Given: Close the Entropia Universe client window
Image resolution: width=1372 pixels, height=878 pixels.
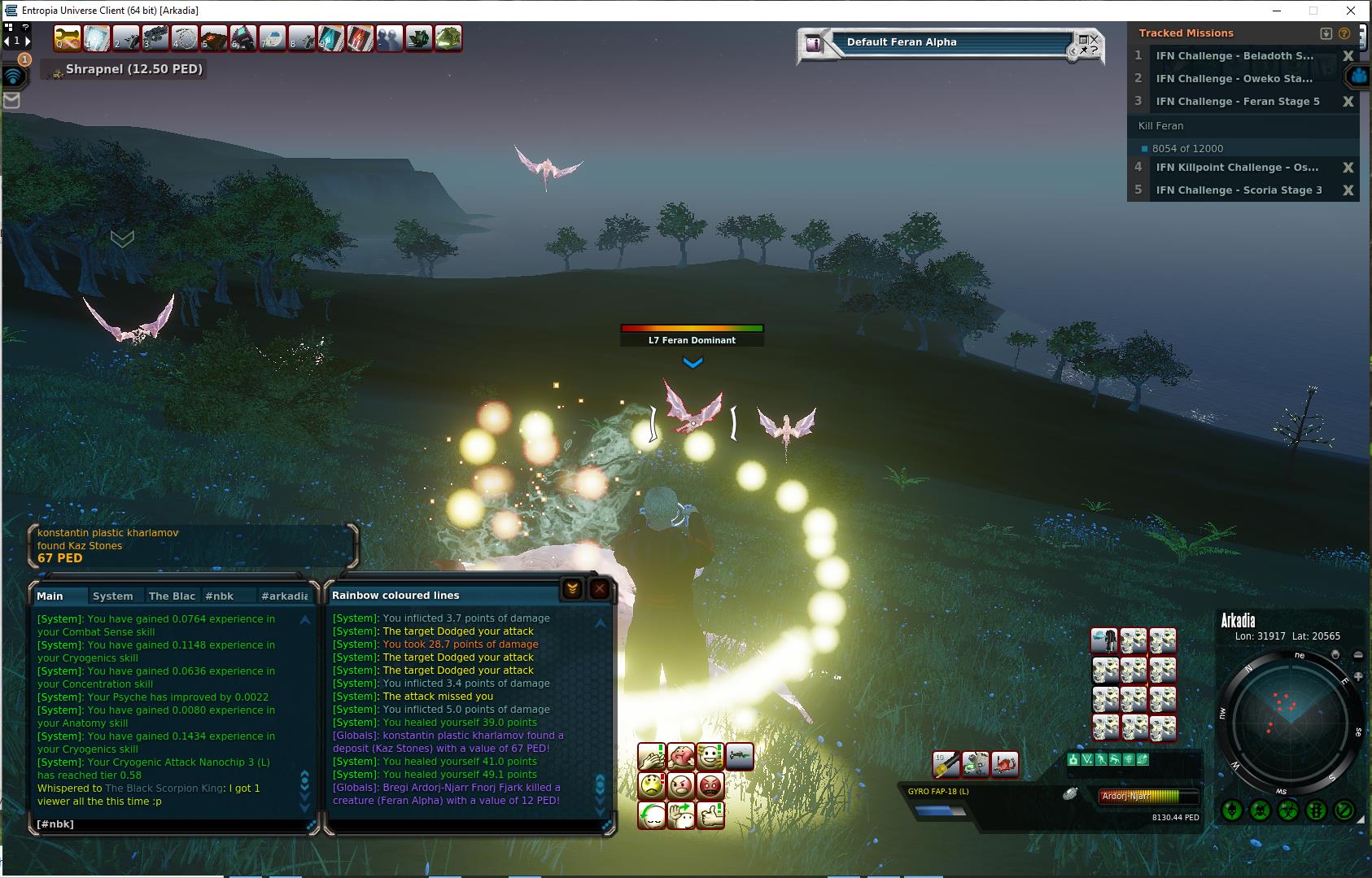Looking at the screenshot, I should 1351,11.
